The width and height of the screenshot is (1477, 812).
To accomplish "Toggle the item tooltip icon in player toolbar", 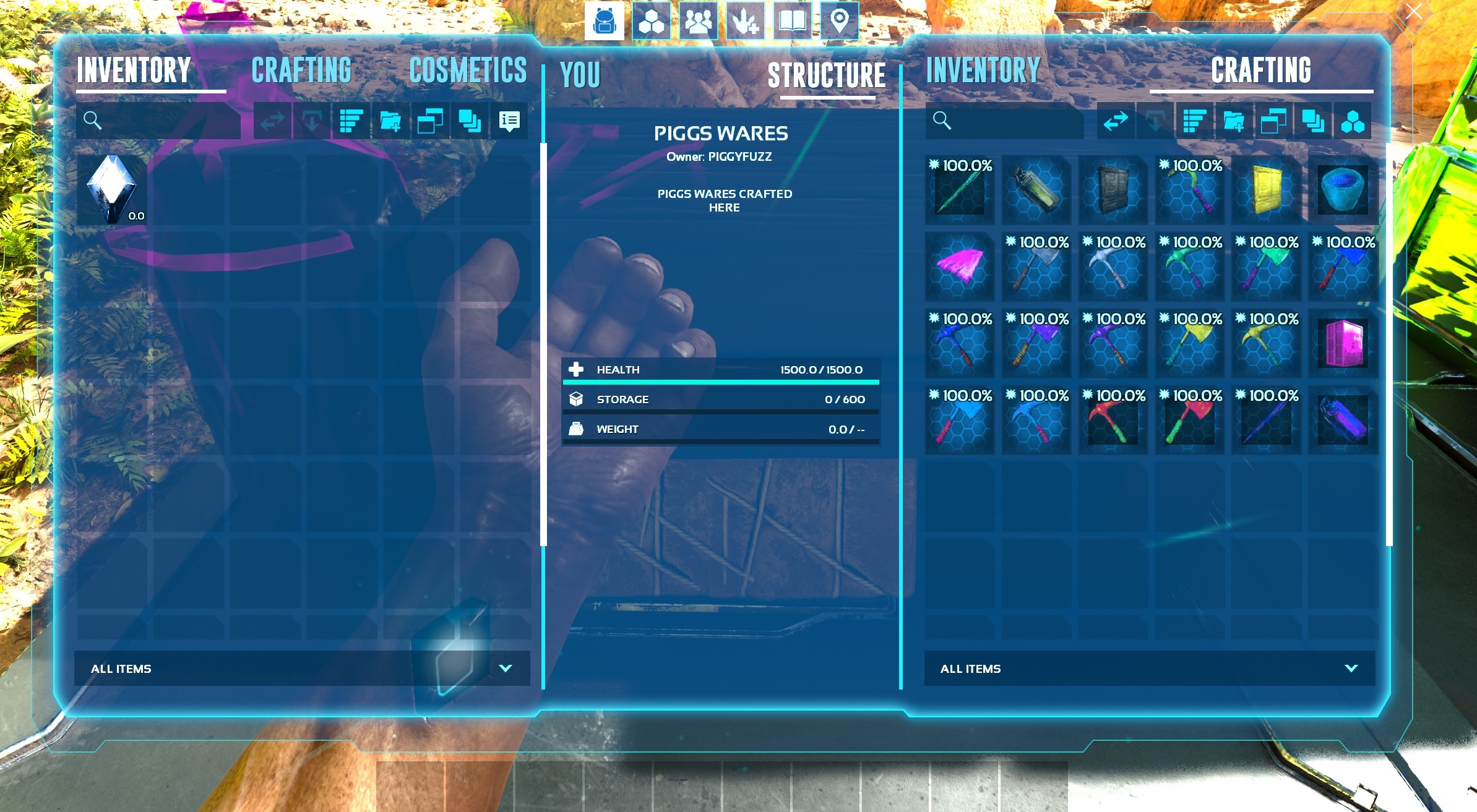I will [509, 121].
